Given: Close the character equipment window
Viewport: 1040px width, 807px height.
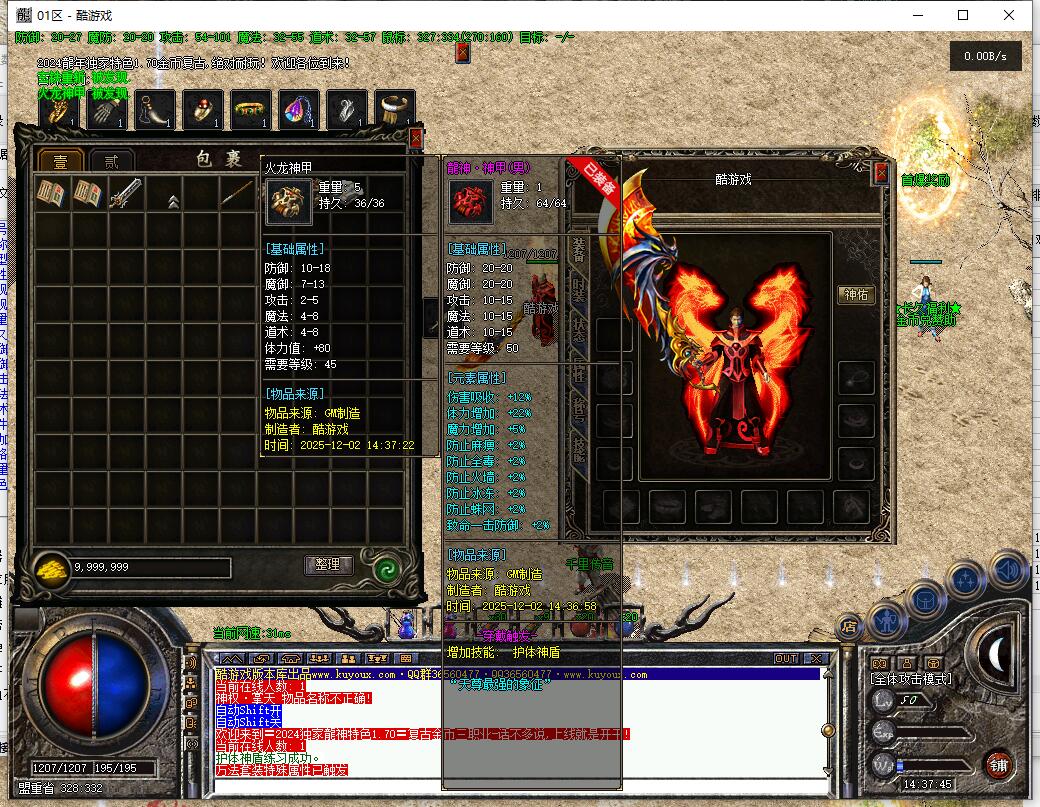Looking at the screenshot, I should tap(881, 173).
